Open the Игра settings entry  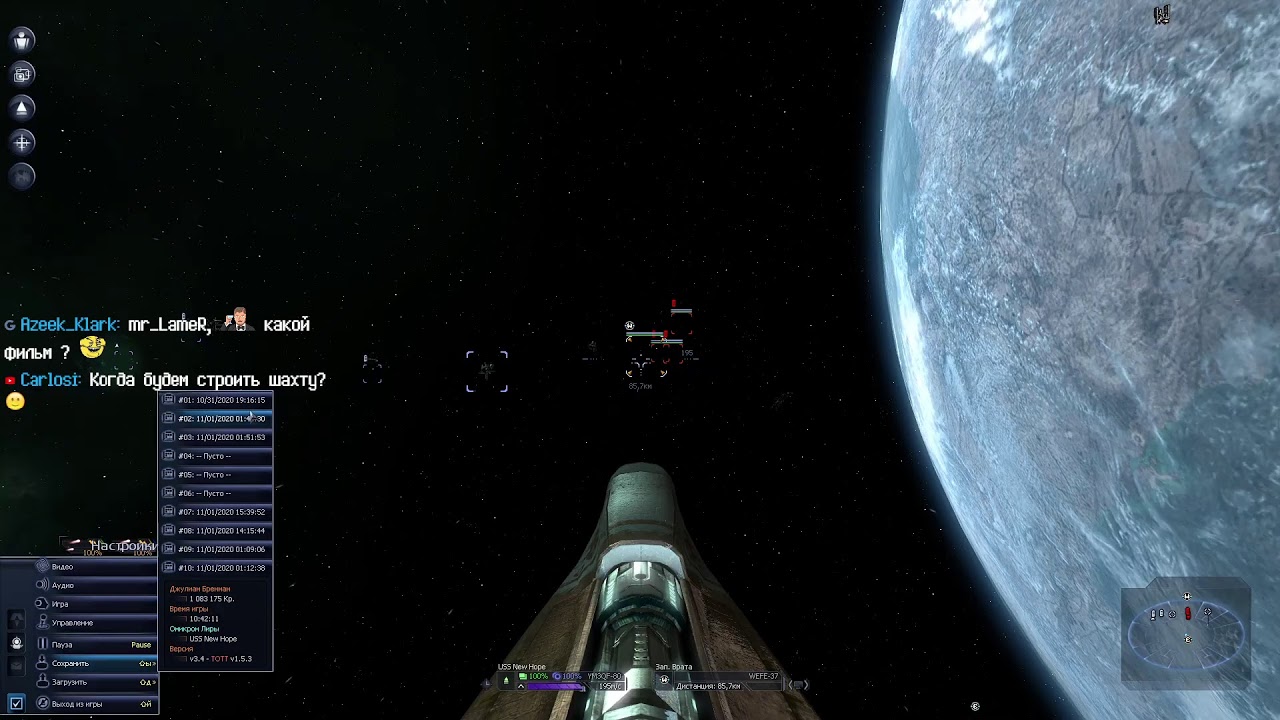(61, 605)
